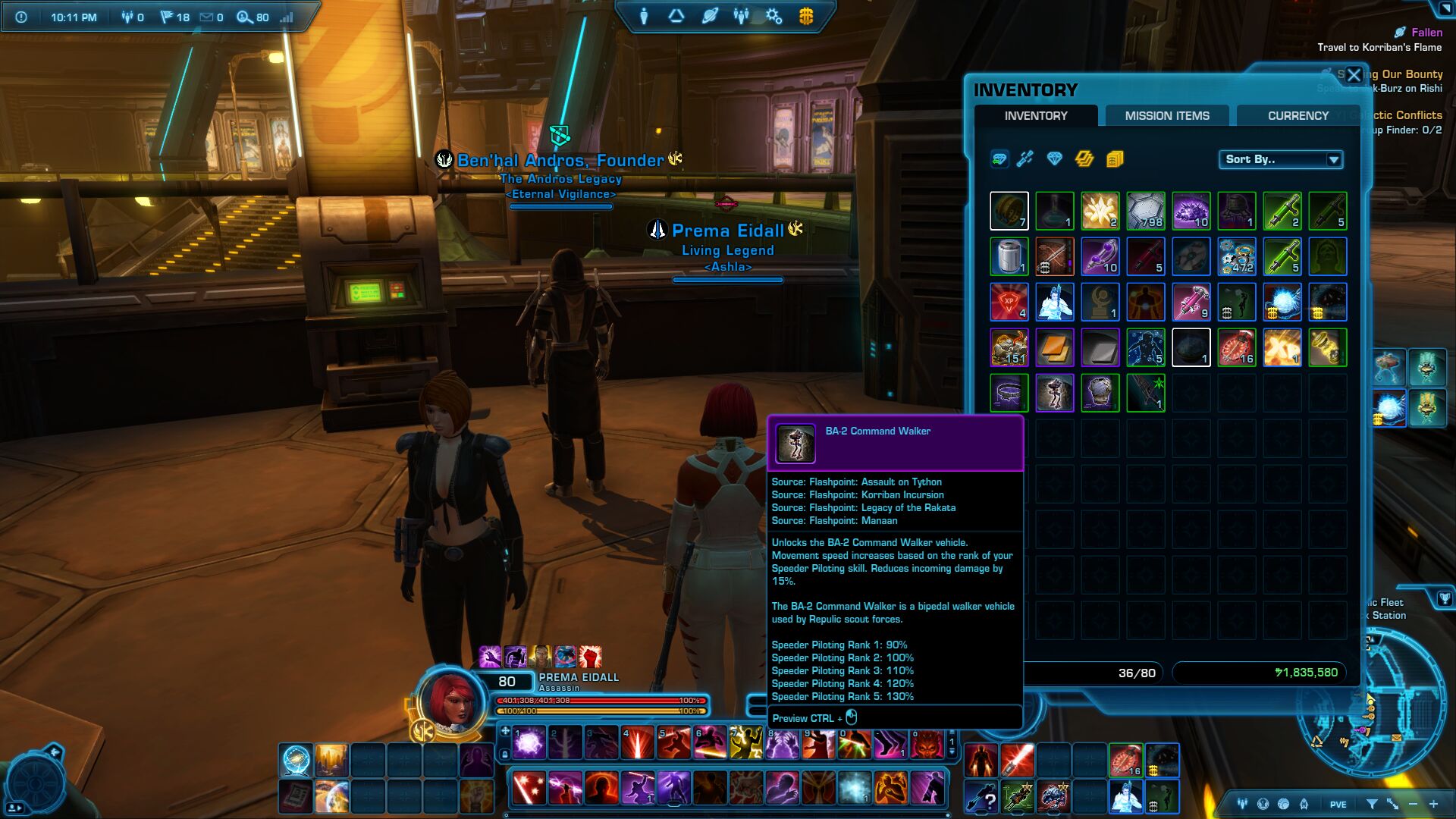The height and width of the screenshot is (819, 1456).
Task: Use the yellow lightning ability in slot 7
Action: 745,742
